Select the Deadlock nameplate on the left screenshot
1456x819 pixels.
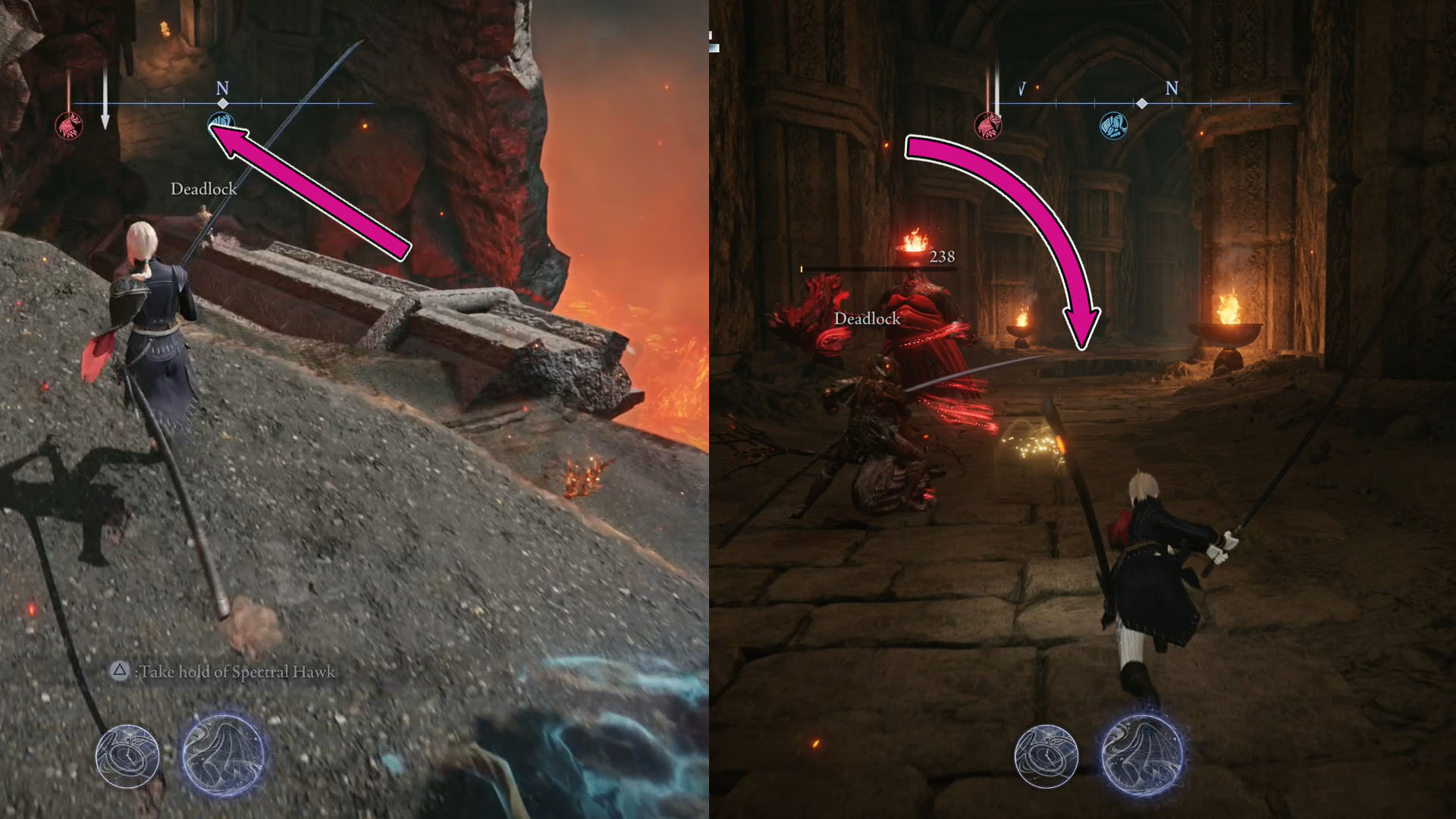(205, 189)
